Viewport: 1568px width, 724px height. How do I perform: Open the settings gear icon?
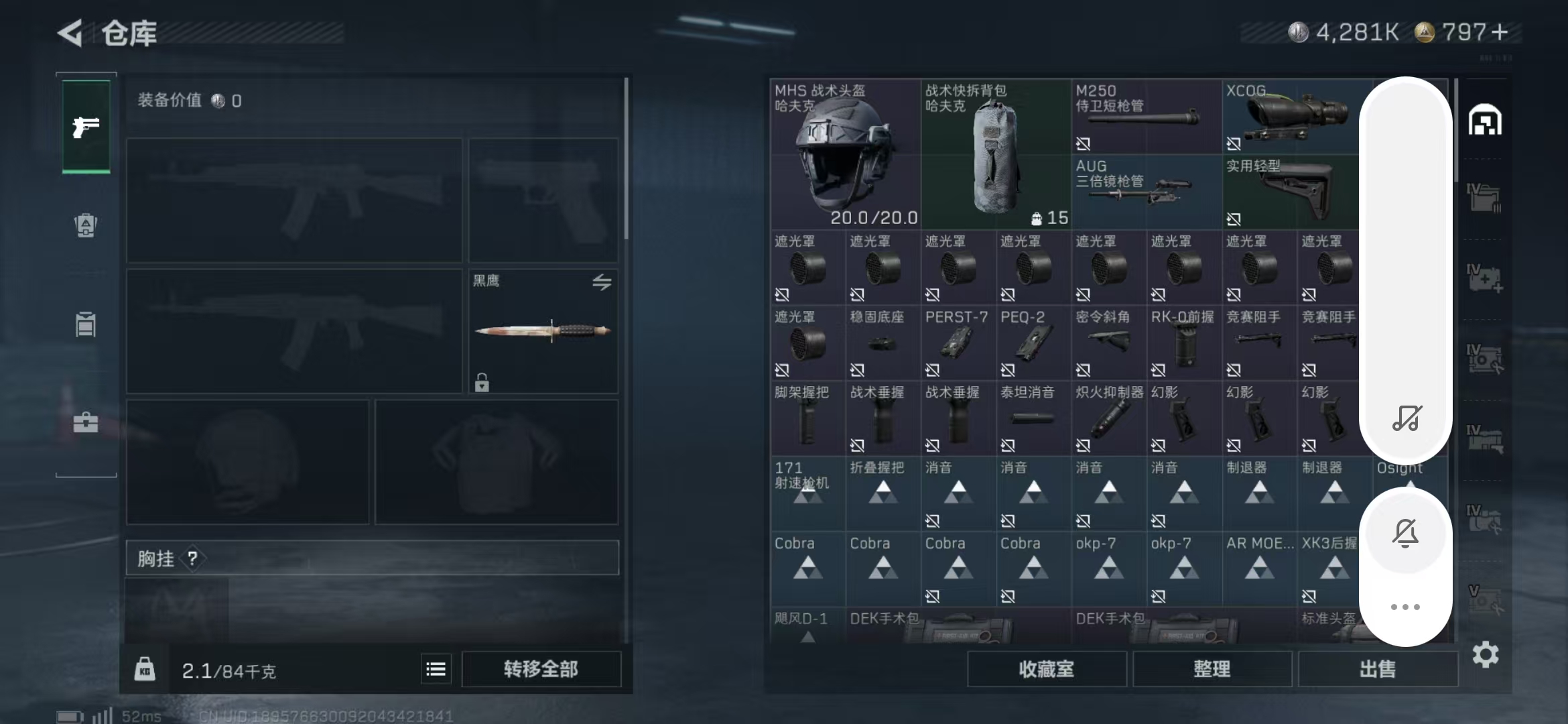pos(1485,654)
